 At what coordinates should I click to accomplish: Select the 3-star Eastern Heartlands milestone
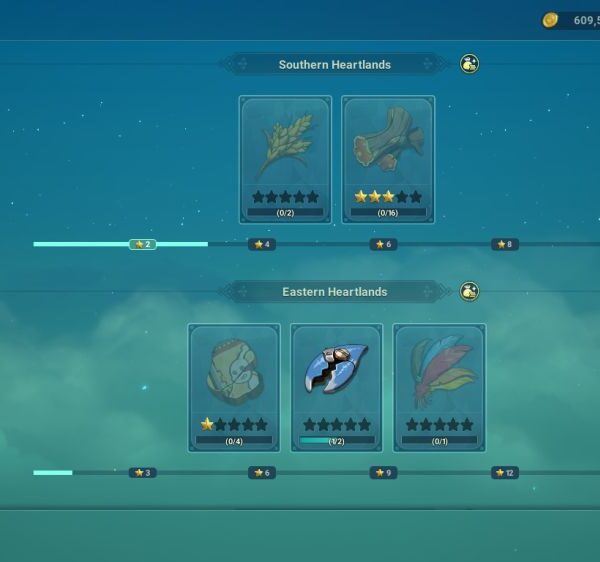[142, 473]
